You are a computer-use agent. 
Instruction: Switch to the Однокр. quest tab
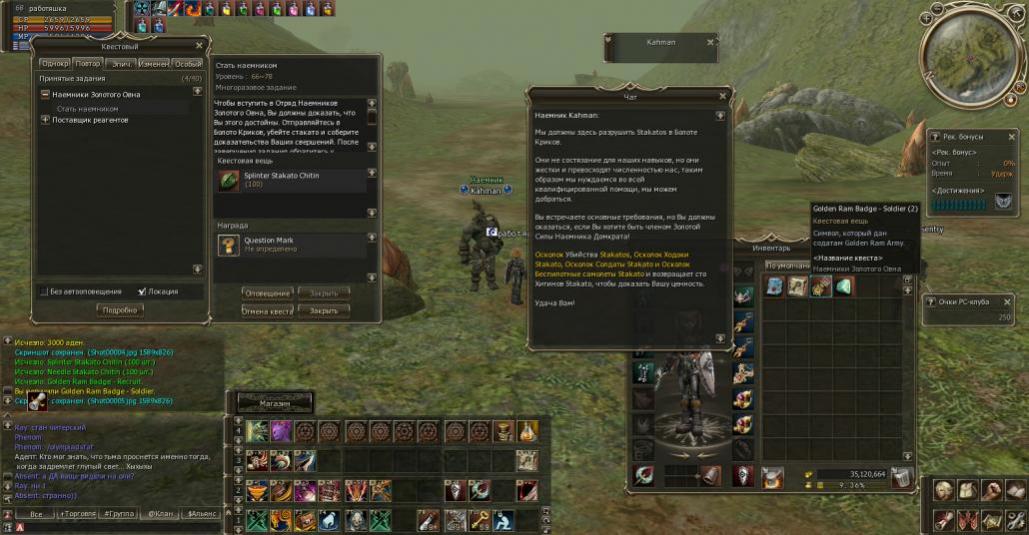[x=55, y=63]
